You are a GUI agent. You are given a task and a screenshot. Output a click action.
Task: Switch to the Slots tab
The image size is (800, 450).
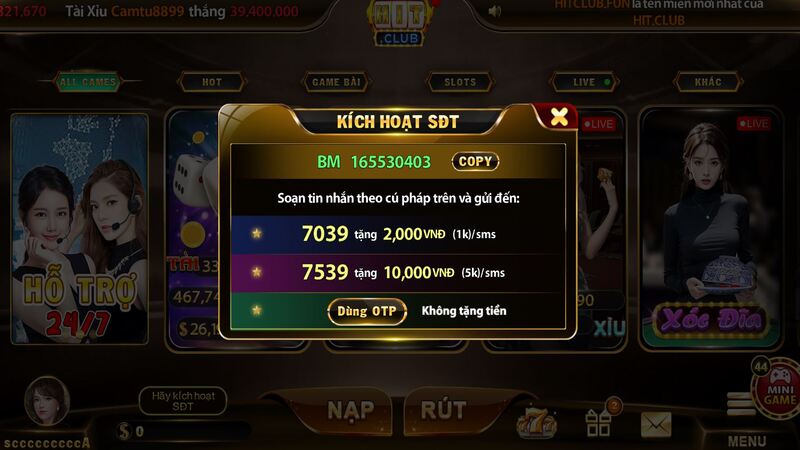(x=460, y=82)
